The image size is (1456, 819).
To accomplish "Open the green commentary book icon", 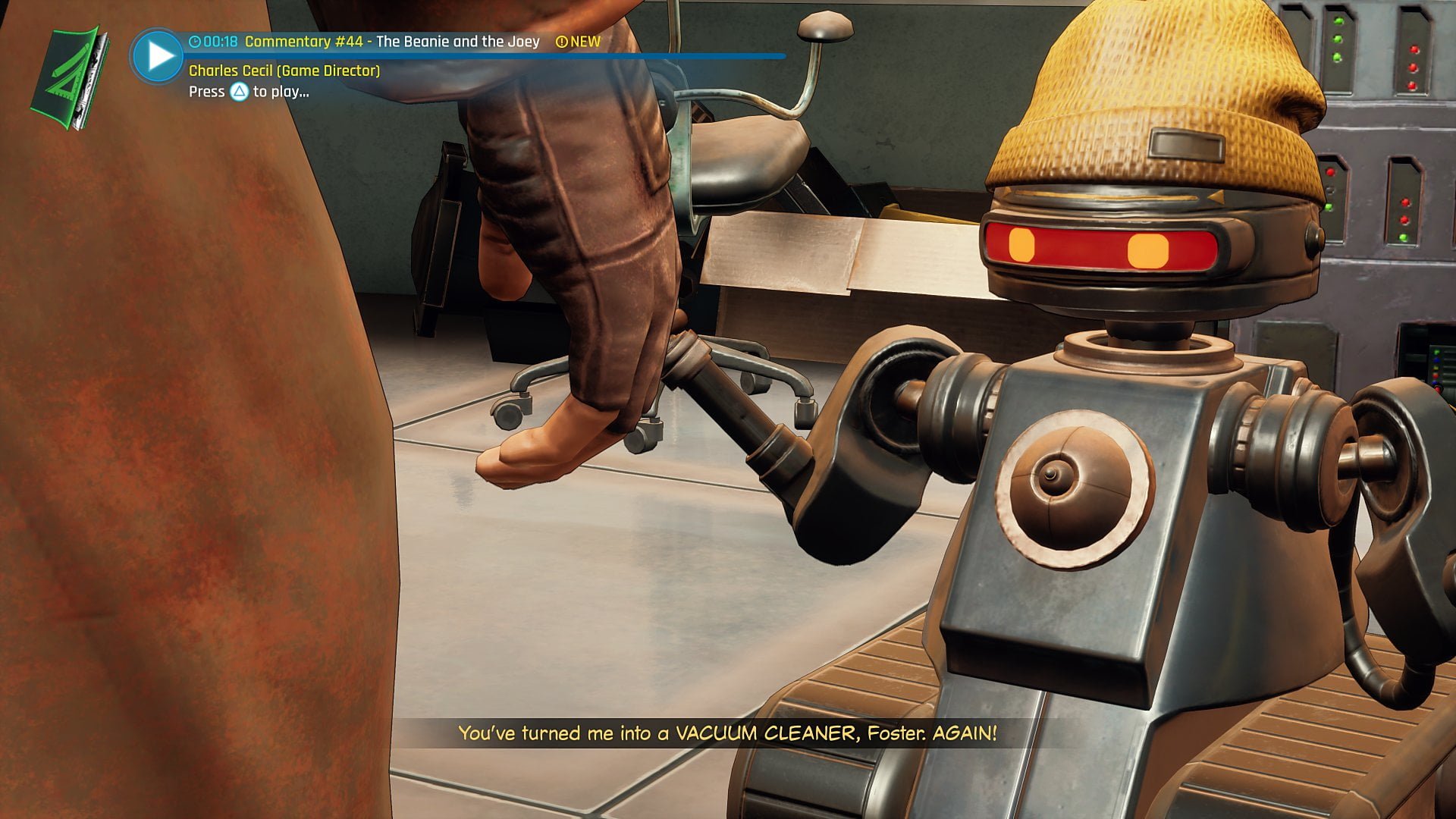I will point(68,77).
